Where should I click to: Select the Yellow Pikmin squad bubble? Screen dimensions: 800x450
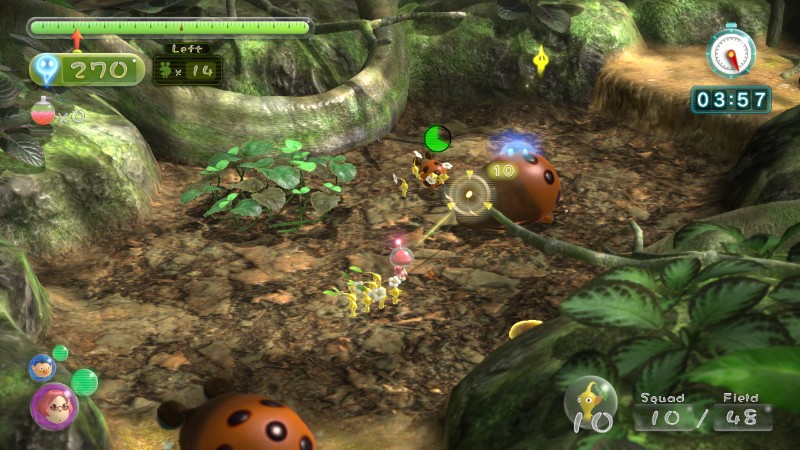[591, 403]
